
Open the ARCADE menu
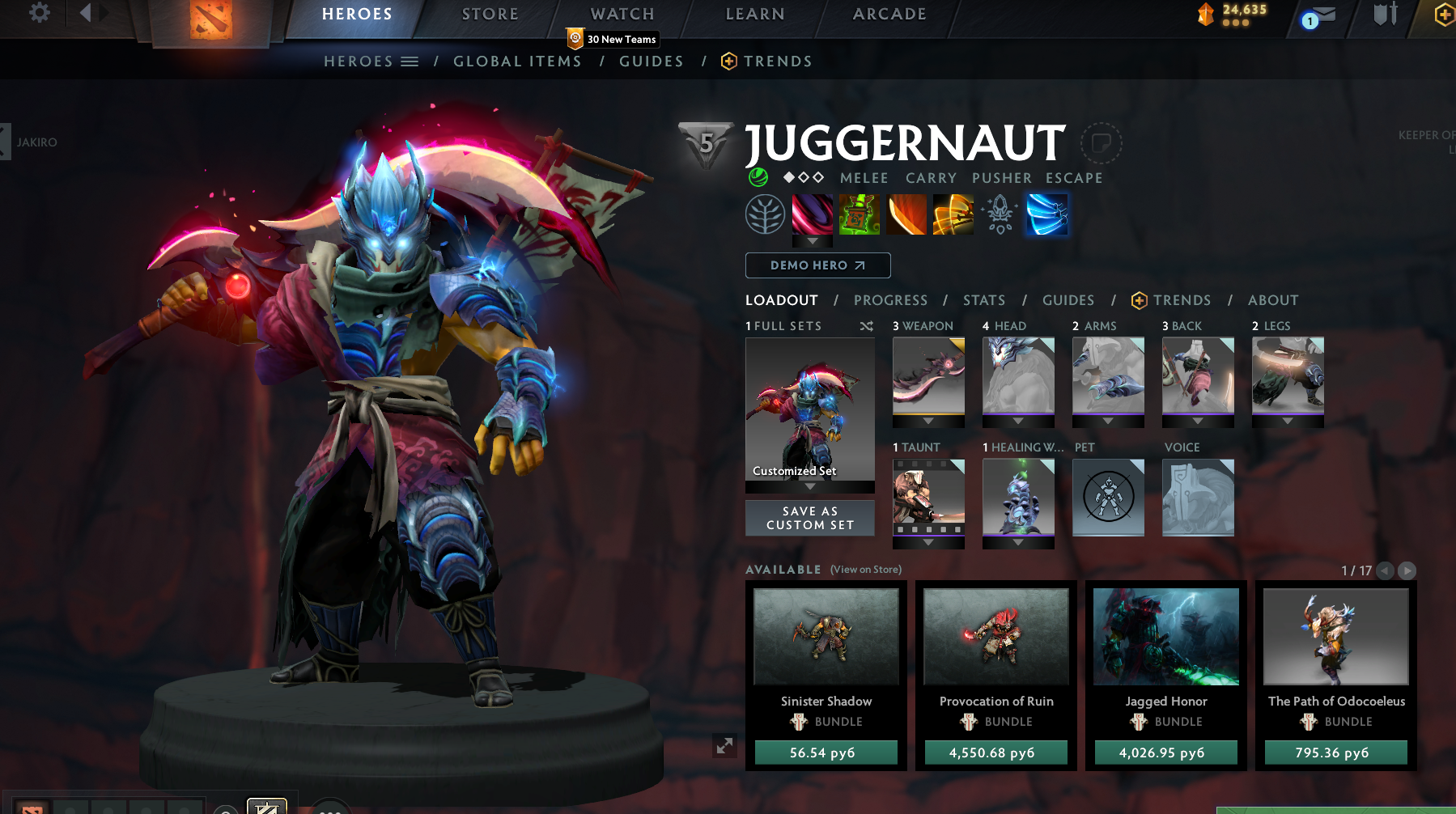tap(888, 14)
